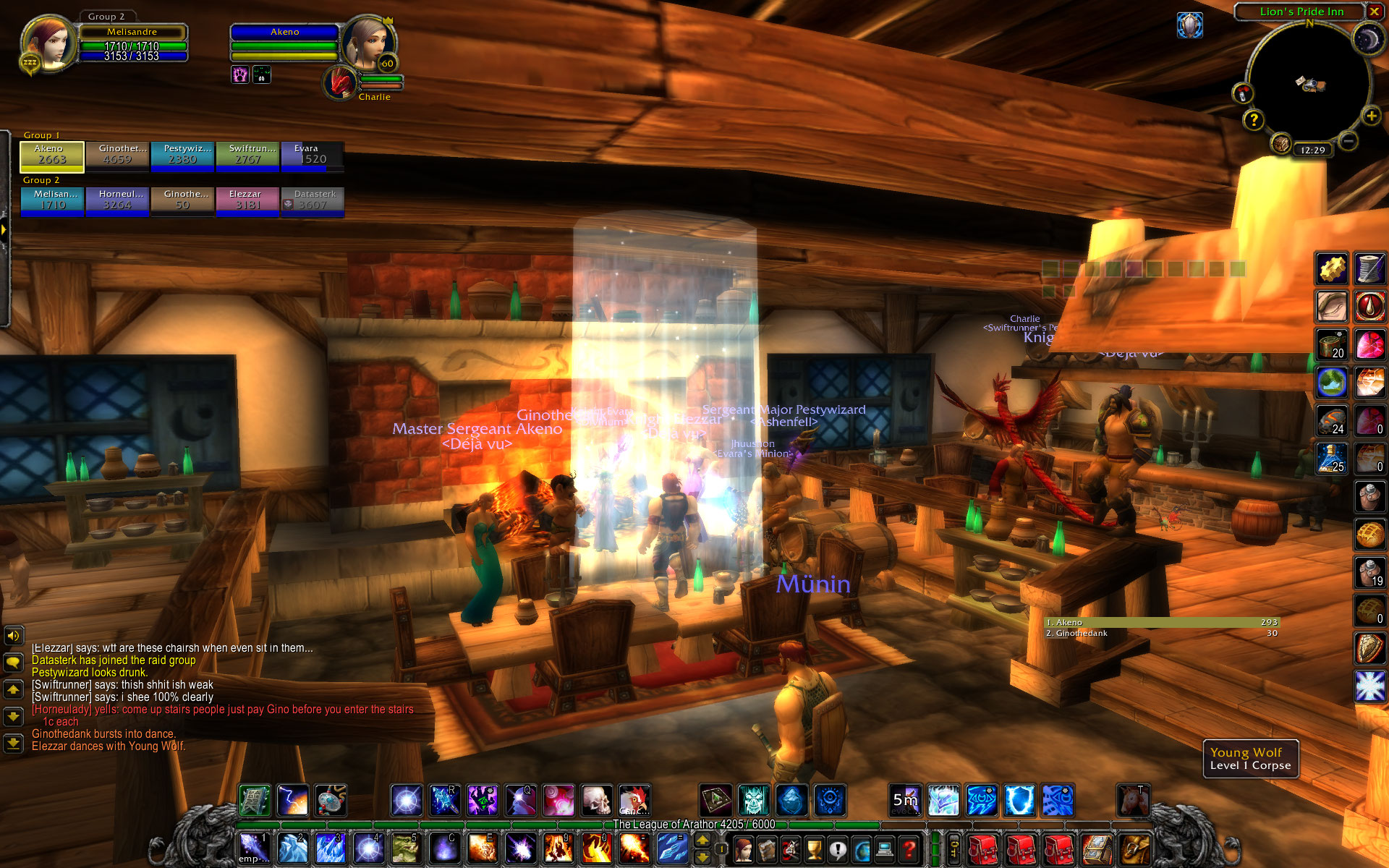The height and width of the screenshot is (868, 1389).
Task: Select Elezzar's raid frame in Group 2
Action: pyautogui.click(x=247, y=201)
